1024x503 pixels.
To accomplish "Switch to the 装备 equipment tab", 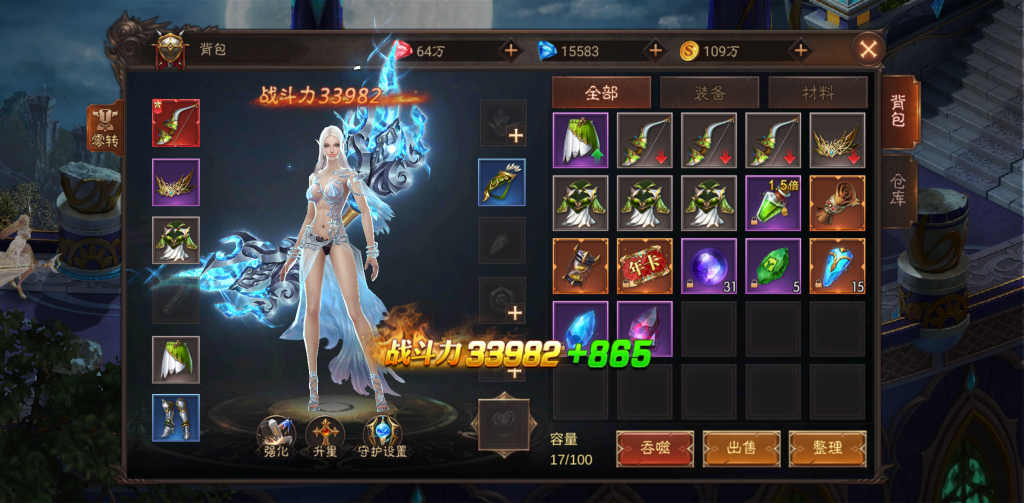I will [710, 93].
